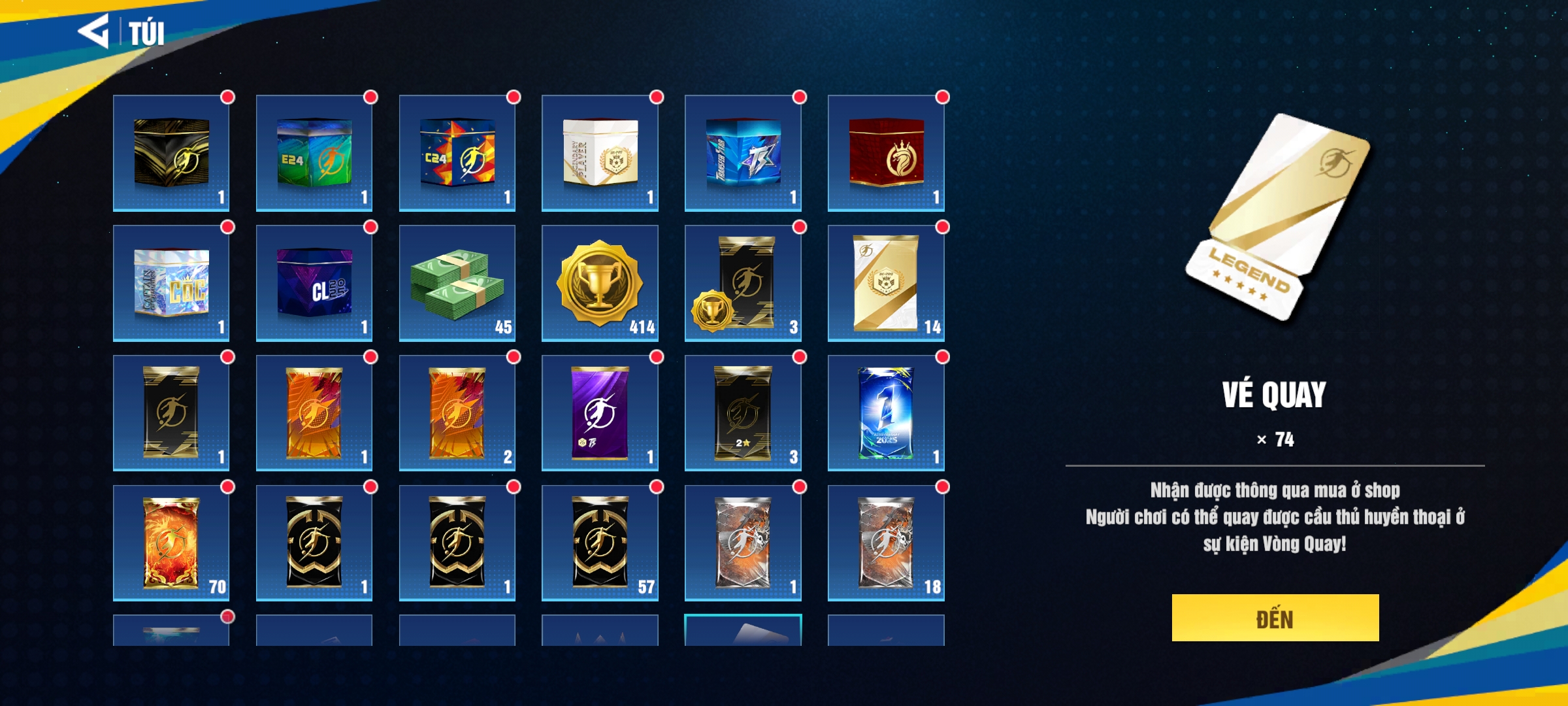The width and height of the screenshot is (1568, 706).
Task: Select the purple CL box
Action: coord(314,283)
